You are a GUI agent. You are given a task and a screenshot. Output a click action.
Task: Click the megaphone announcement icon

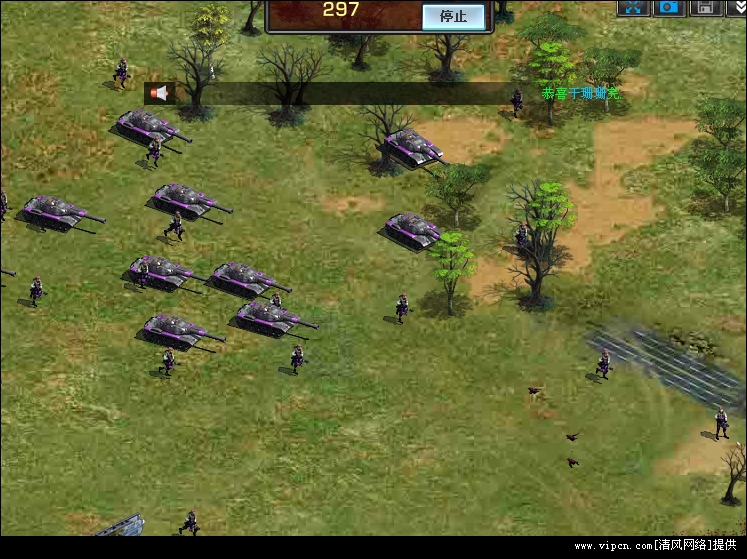click(x=158, y=93)
